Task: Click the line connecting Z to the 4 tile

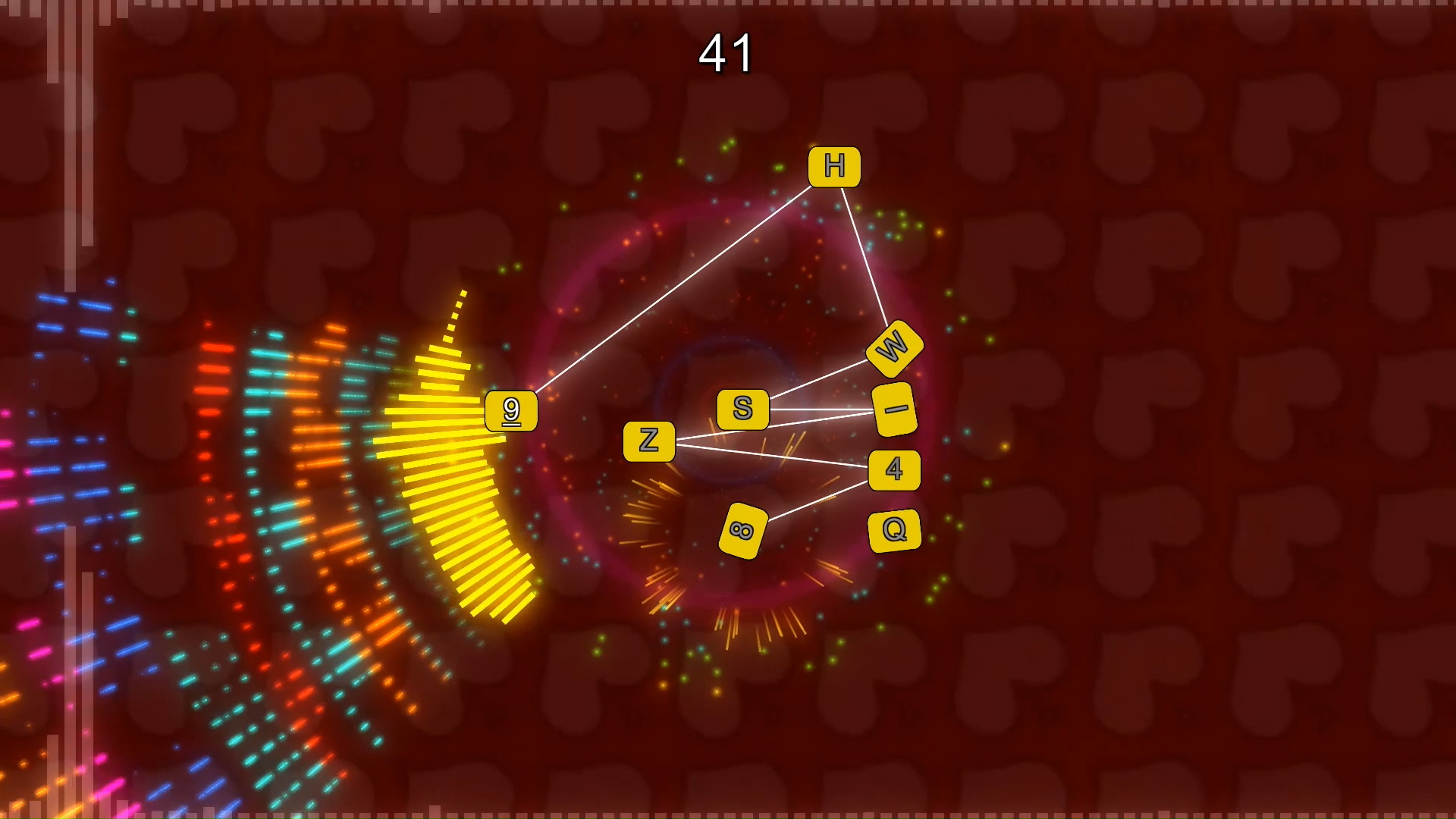Action: (x=773, y=456)
